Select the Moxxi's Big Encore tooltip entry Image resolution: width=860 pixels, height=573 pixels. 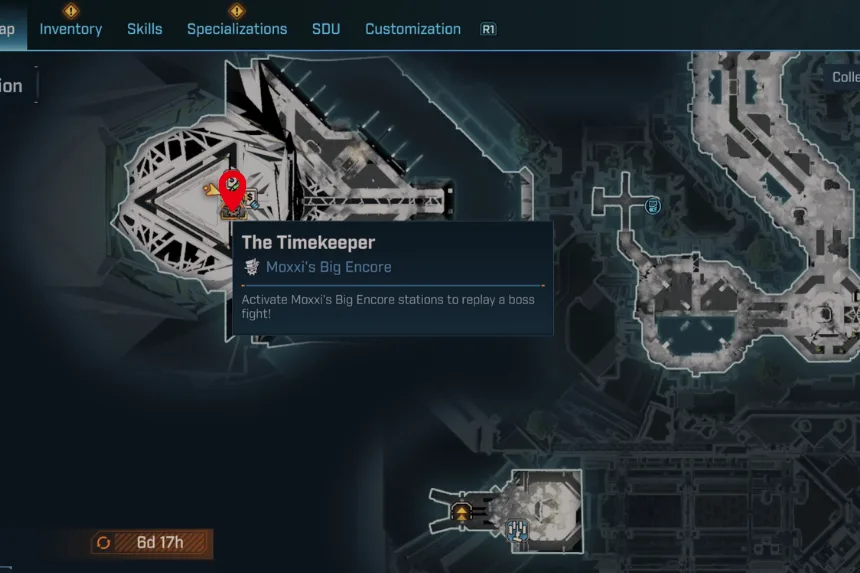(x=328, y=267)
